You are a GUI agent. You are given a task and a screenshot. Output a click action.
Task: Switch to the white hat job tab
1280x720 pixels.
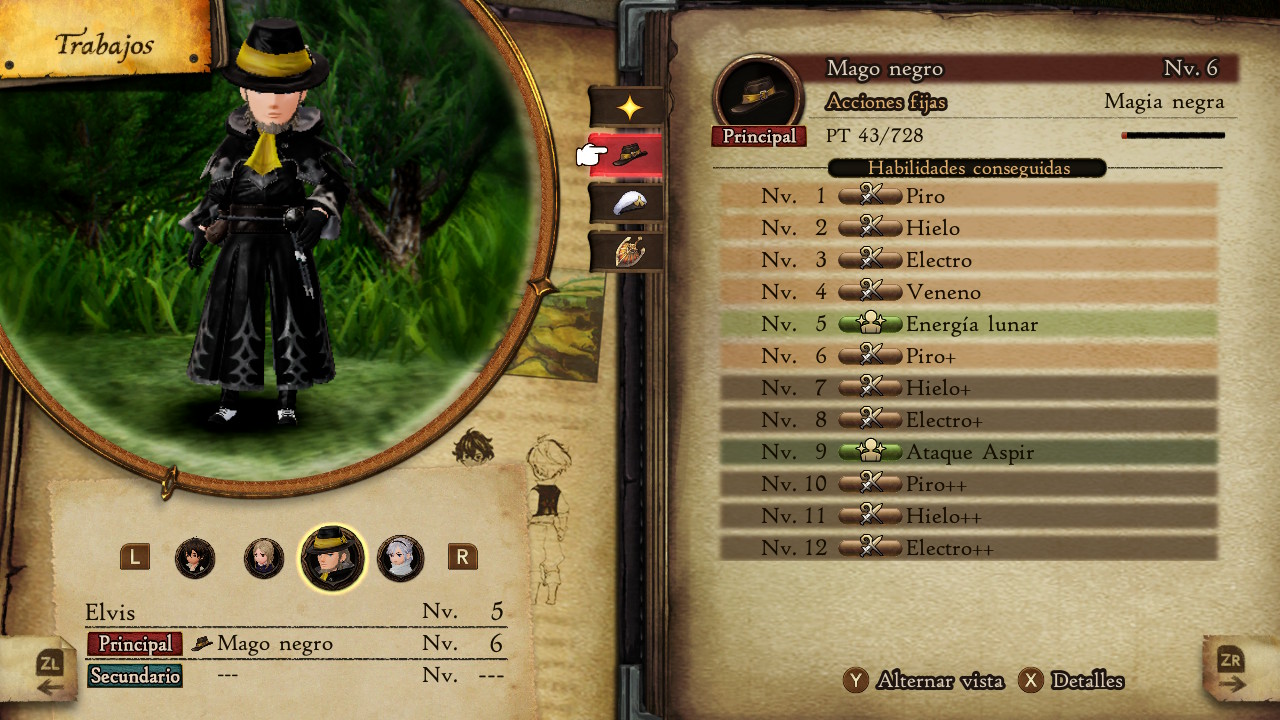point(627,203)
